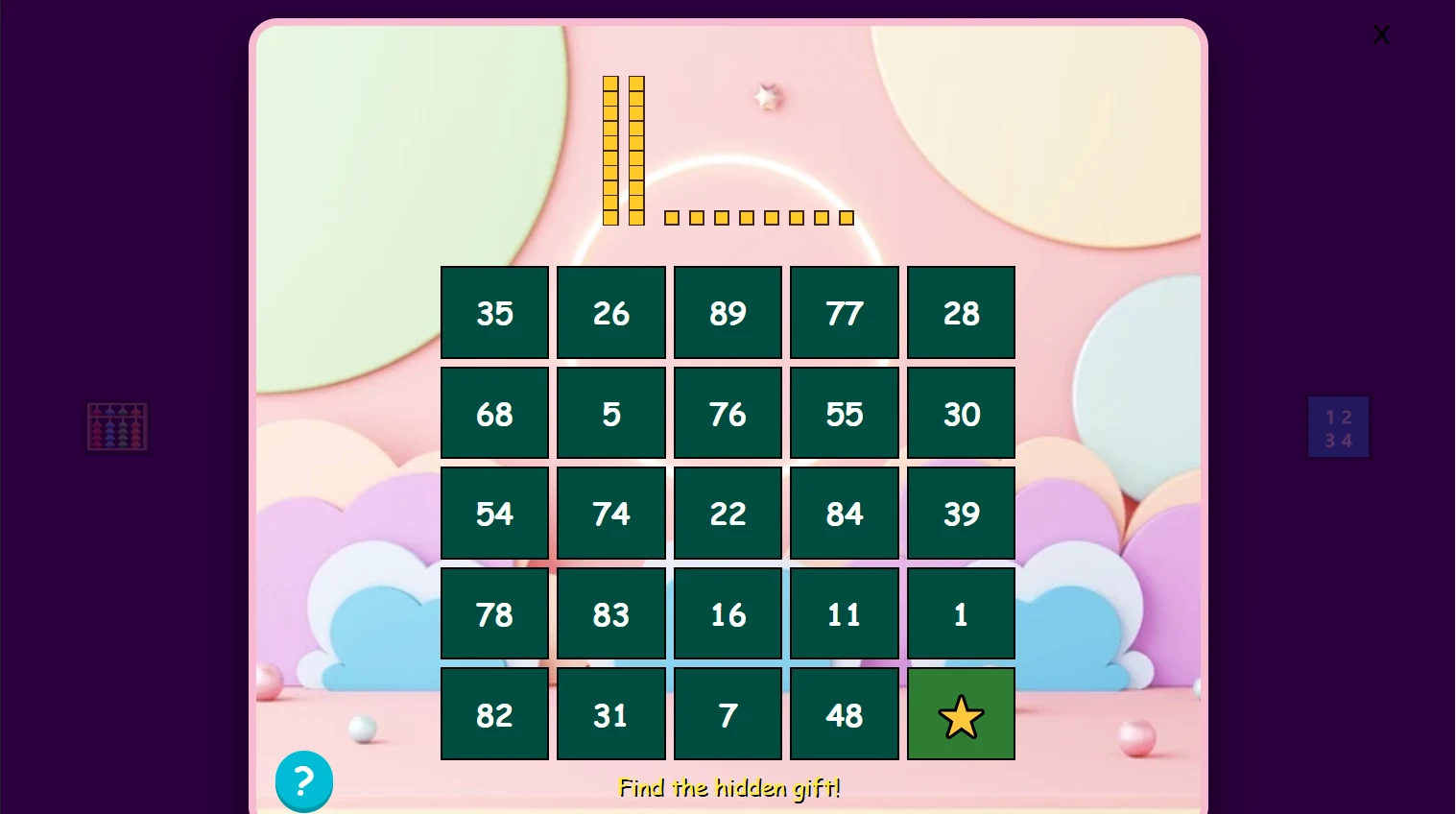Click the tile showing 48
The image size is (1456, 814).
[845, 714]
